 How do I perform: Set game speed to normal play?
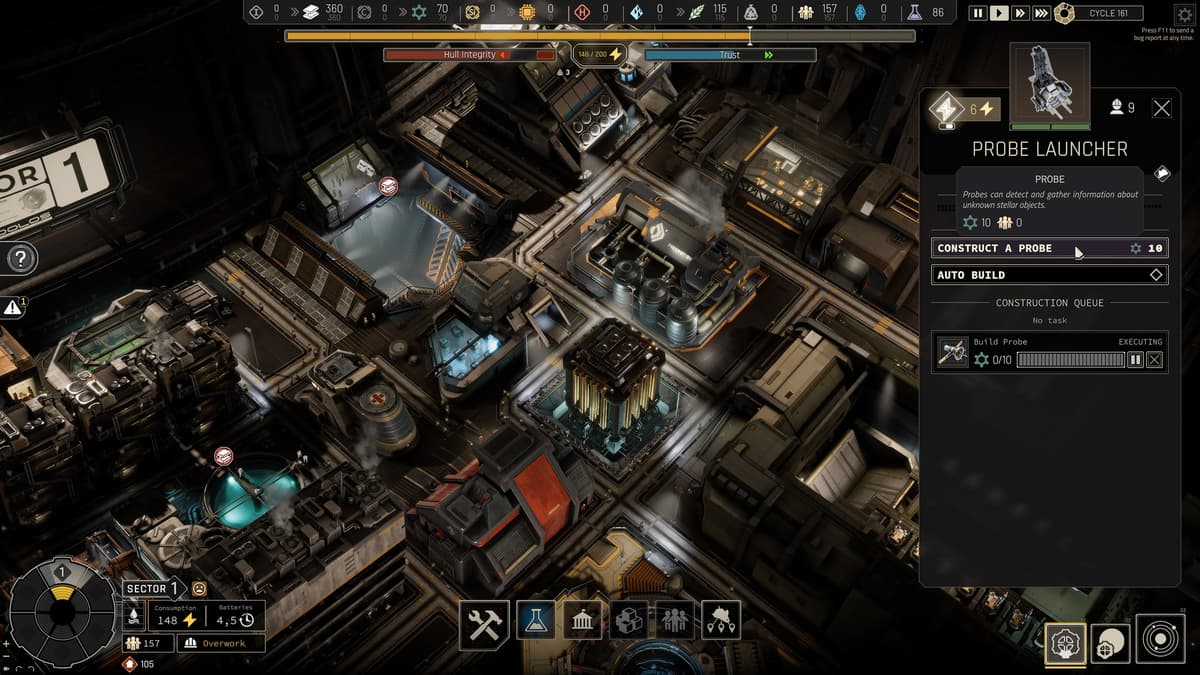pos(999,13)
